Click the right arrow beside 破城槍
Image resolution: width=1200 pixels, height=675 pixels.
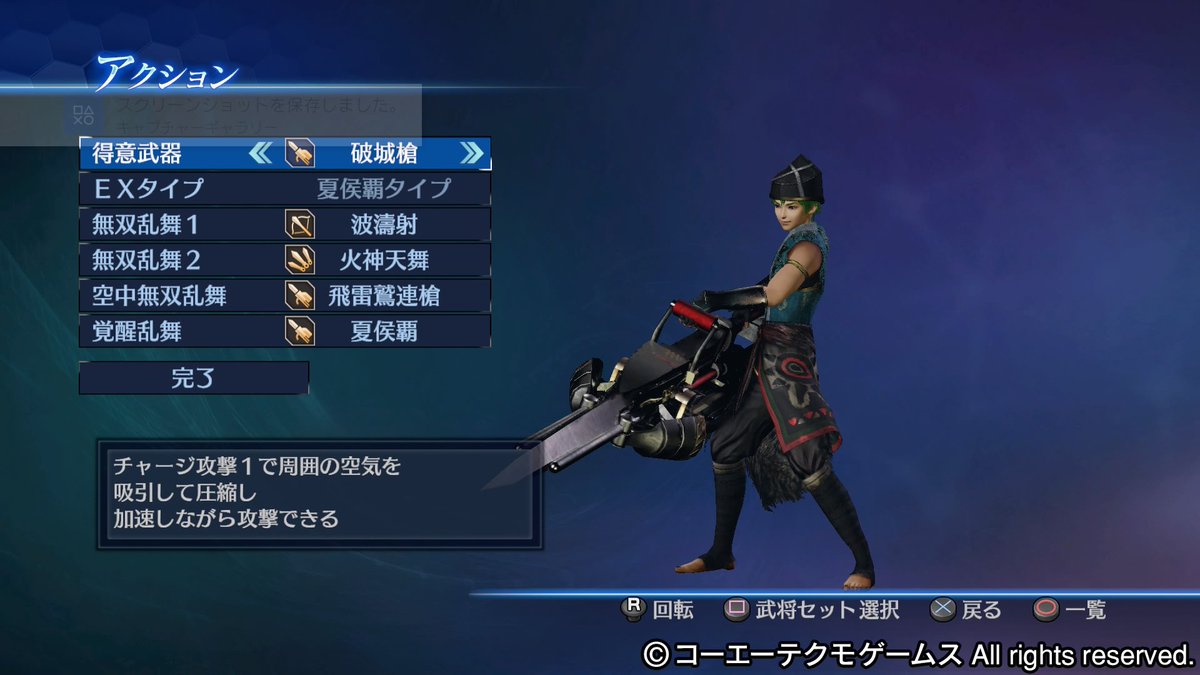coord(471,153)
